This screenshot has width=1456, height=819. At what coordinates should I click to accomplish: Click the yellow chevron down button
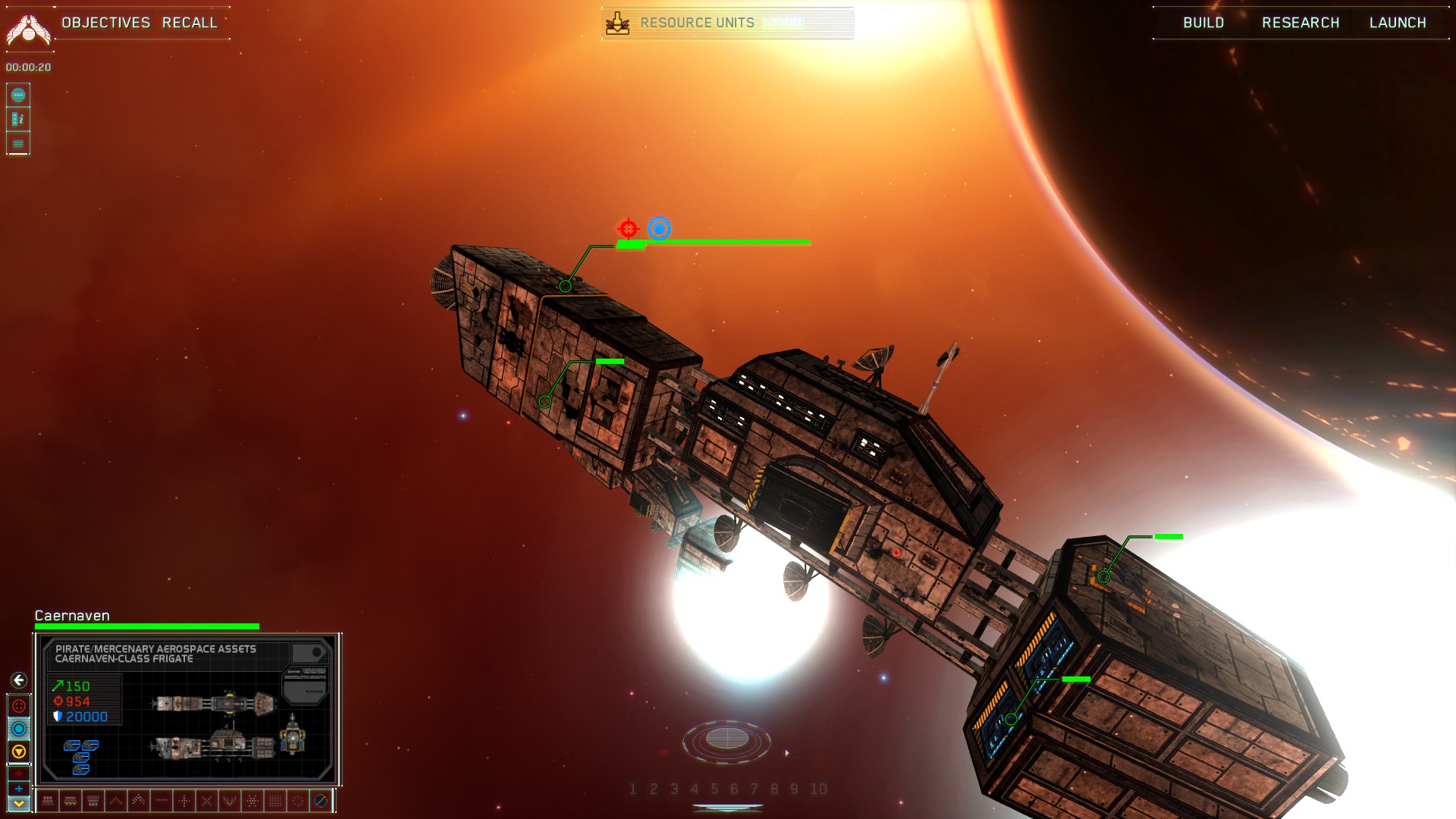[19, 803]
